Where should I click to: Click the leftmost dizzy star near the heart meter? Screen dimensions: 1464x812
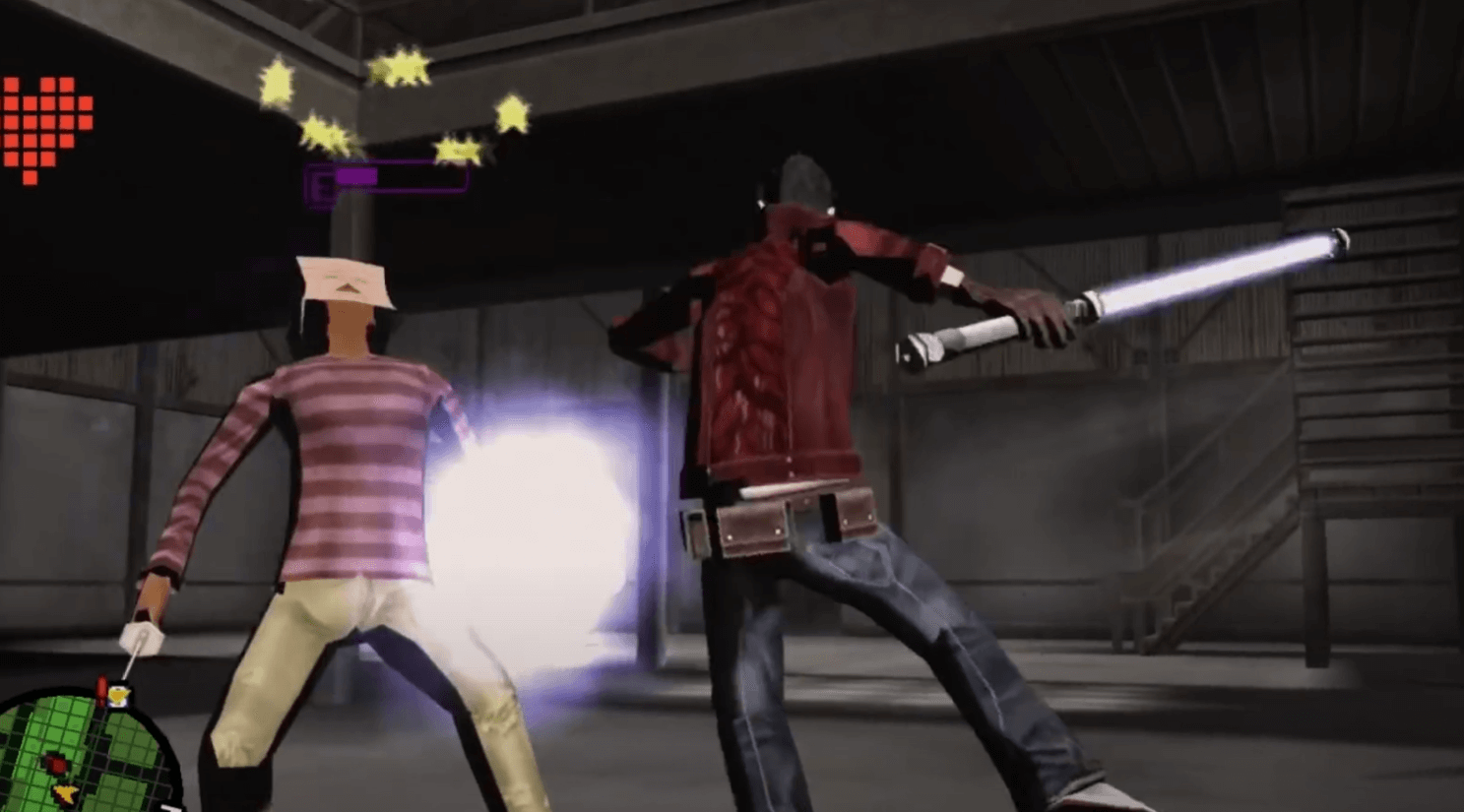[x=279, y=84]
